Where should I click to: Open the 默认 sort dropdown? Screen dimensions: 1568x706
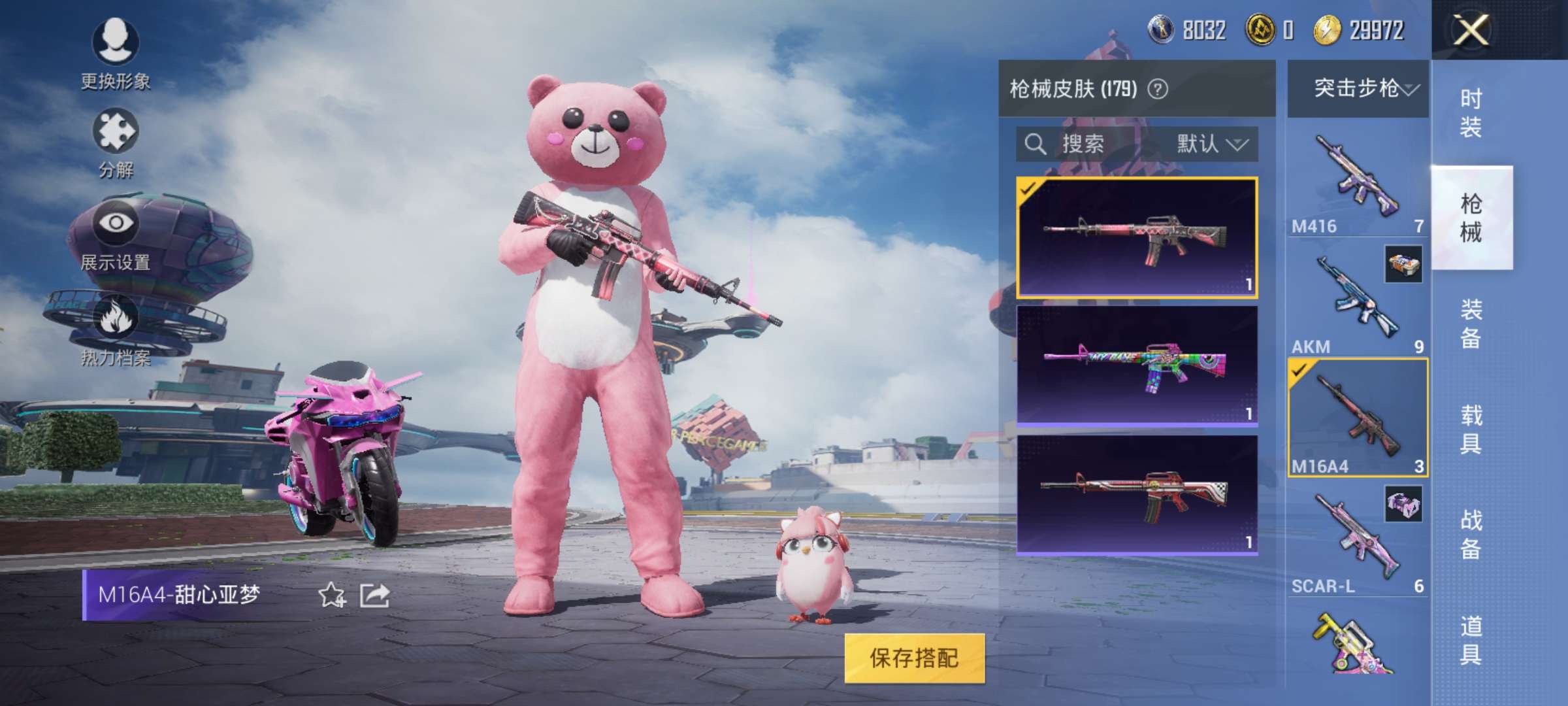[1212, 144]
